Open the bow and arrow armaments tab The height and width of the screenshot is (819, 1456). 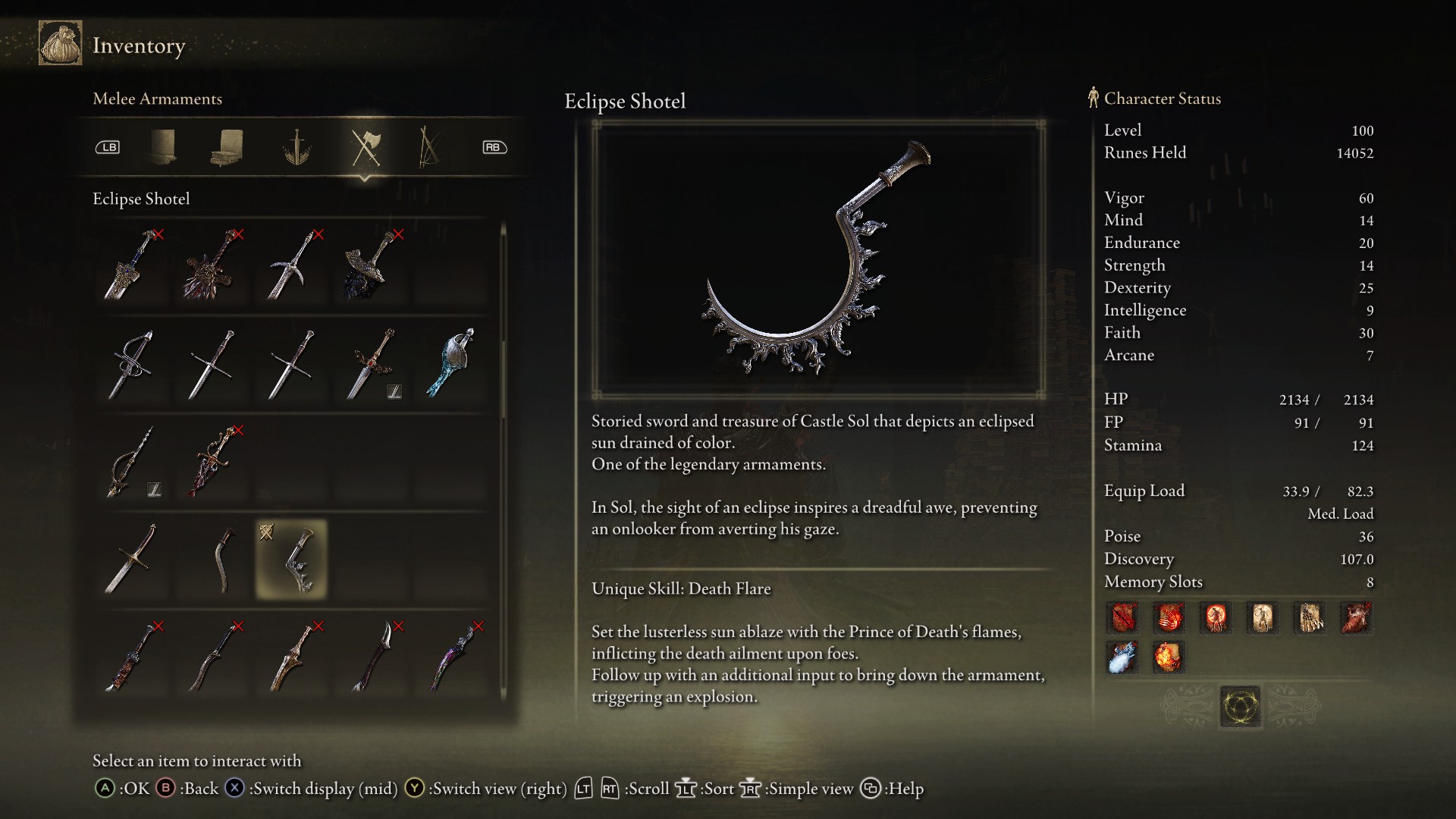[428, 147]
